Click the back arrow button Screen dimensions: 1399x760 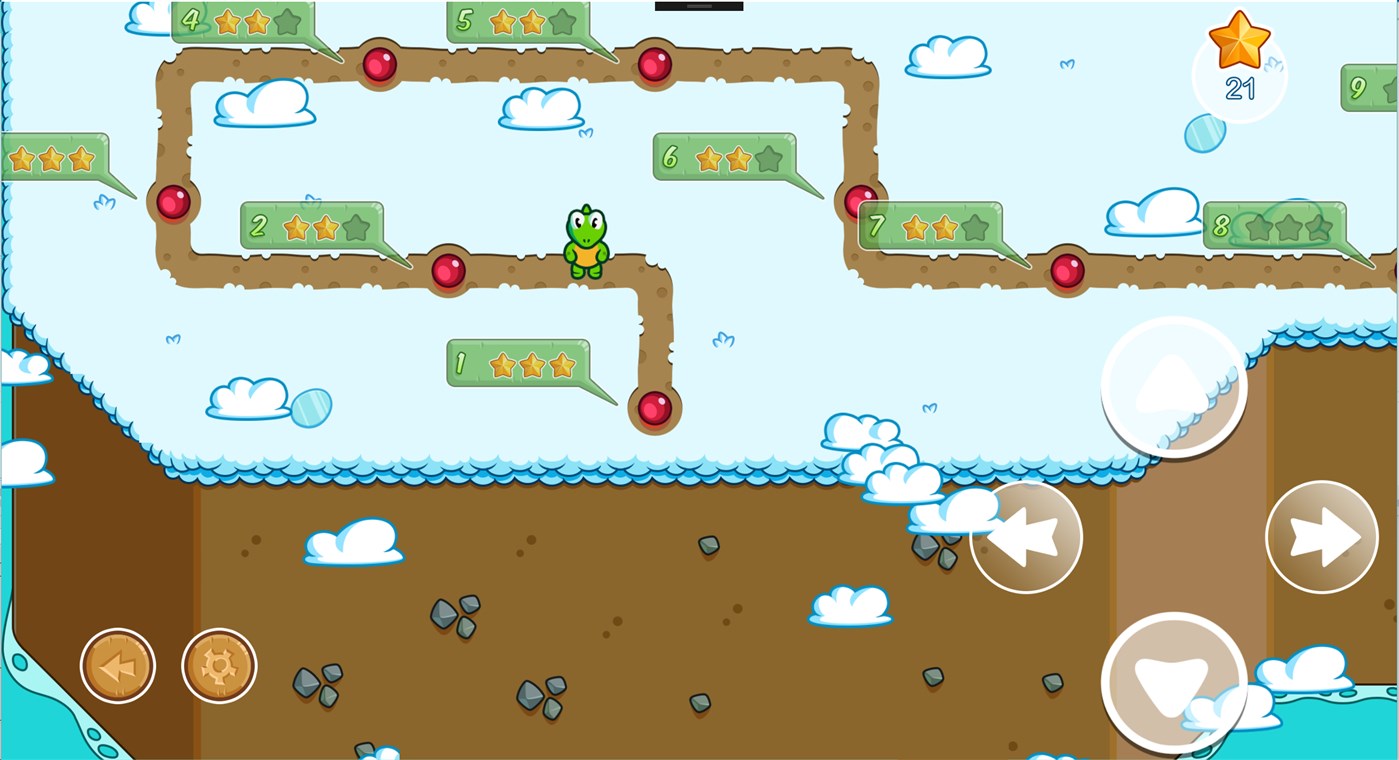[x=117, y=665]
